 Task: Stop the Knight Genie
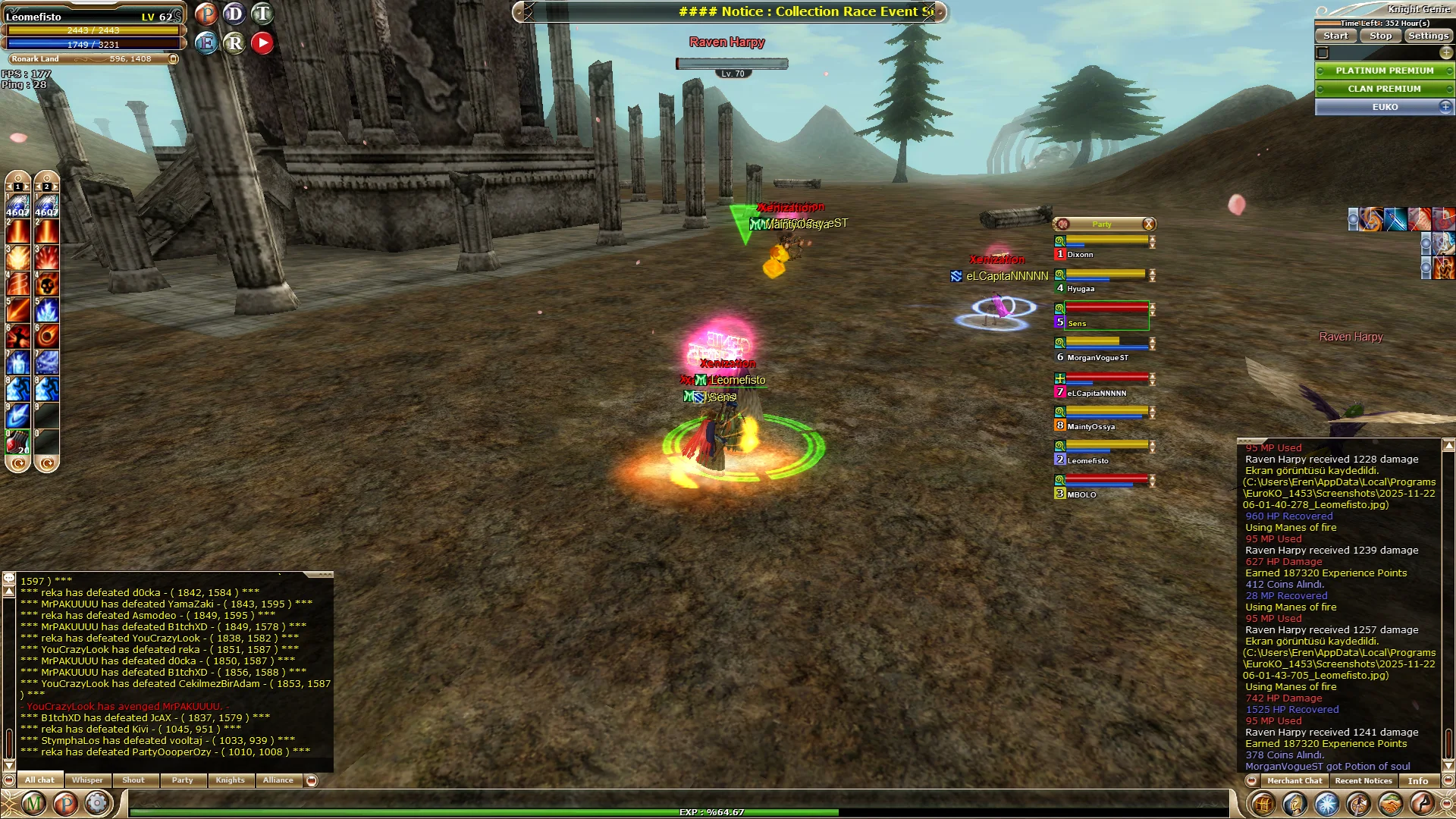pos(1380,36)
